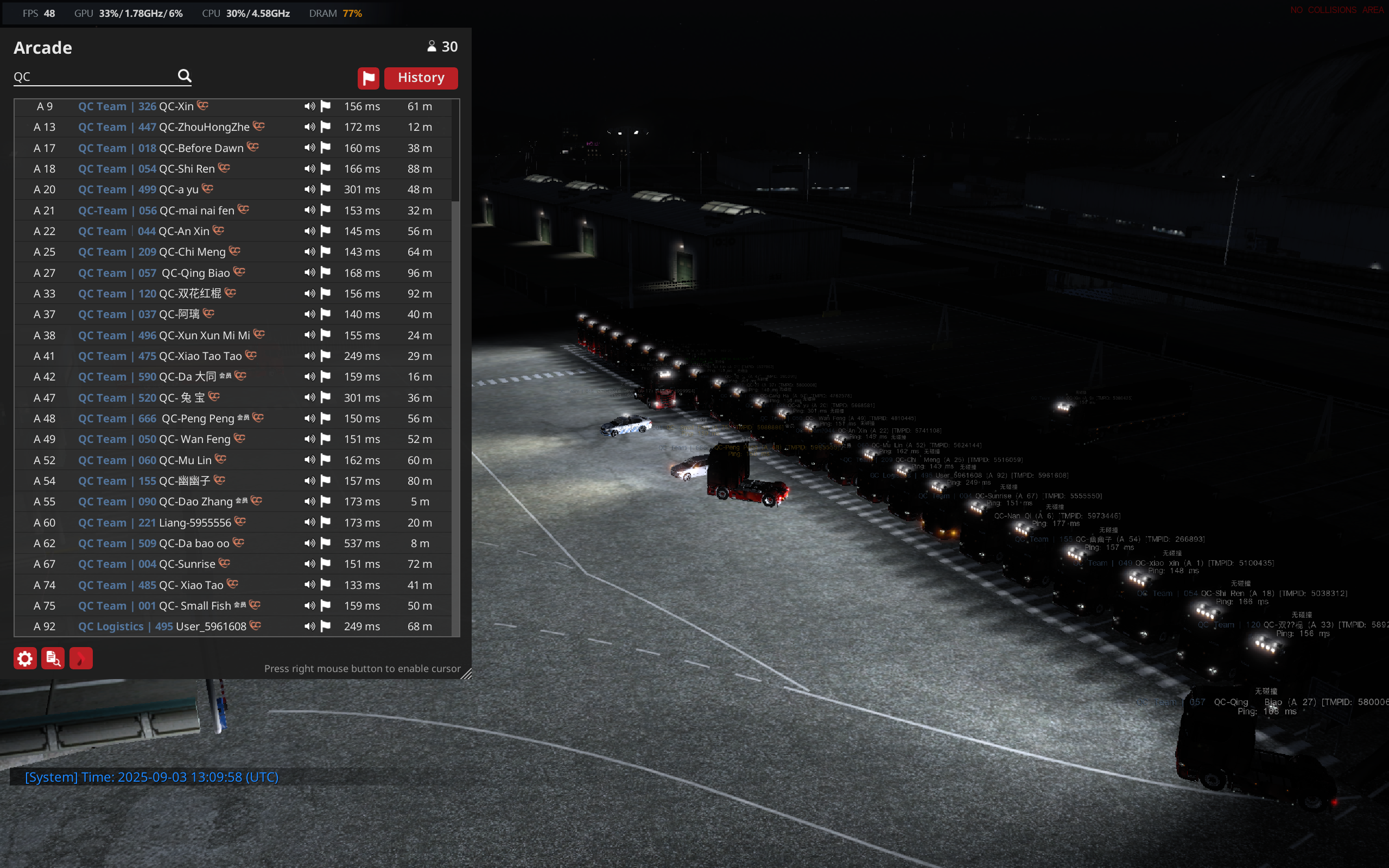Image resolution: width=1389 pixels, height=868 pixels.
Task: Open the red gear settings button
Action: coord(24,658)
